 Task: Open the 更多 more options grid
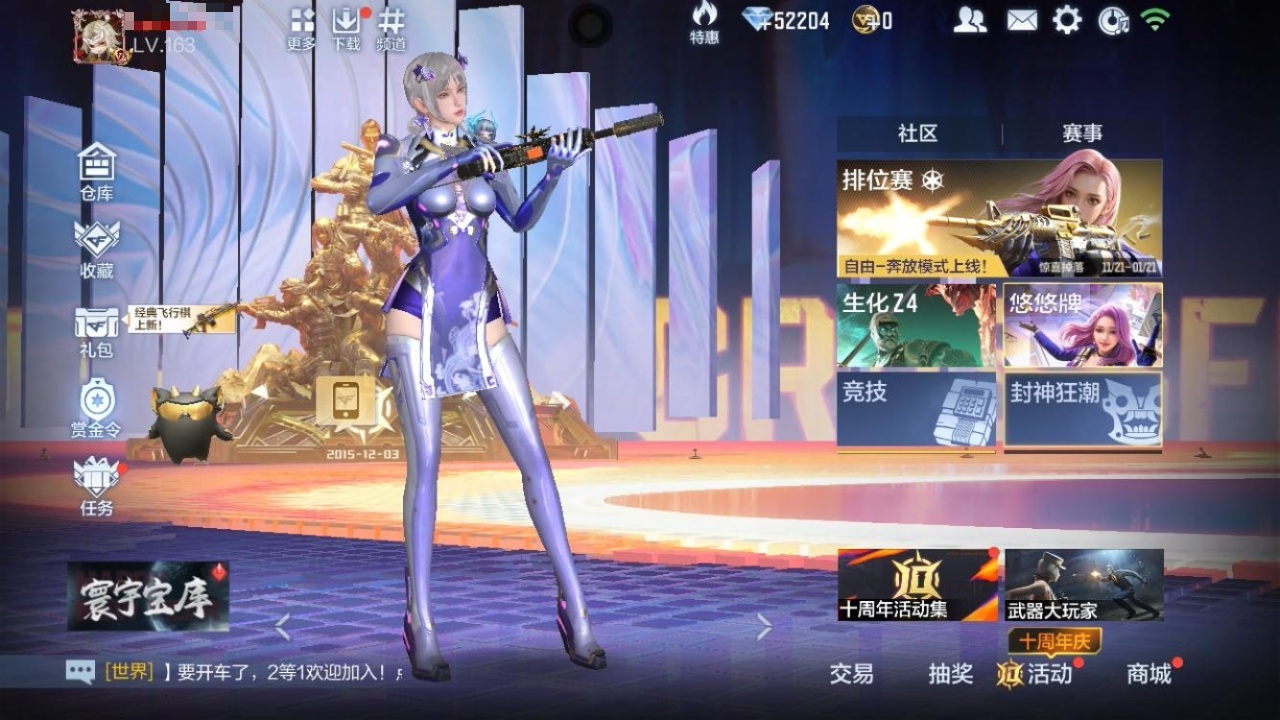[x=301, y=29]
